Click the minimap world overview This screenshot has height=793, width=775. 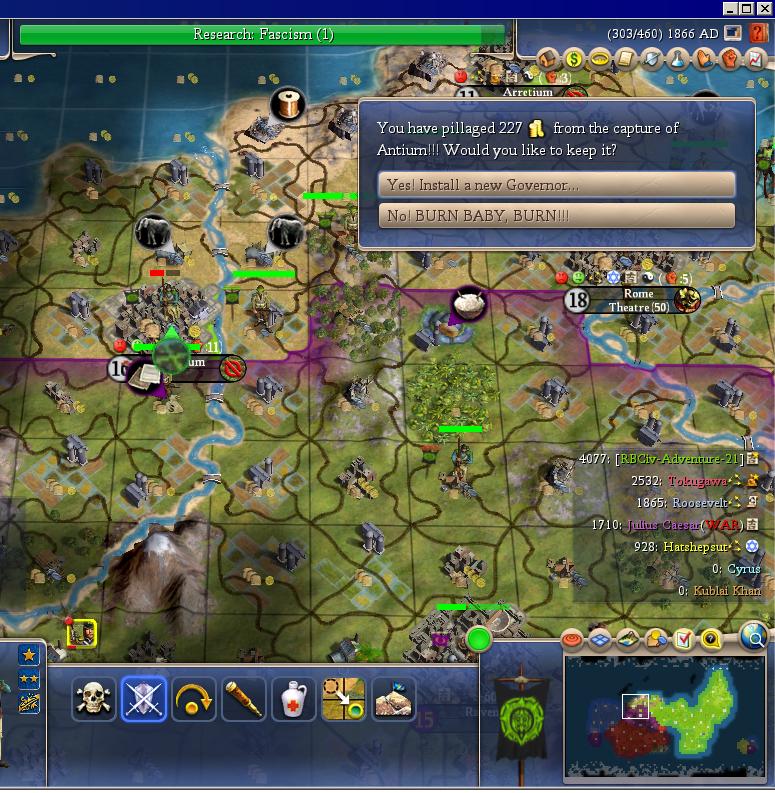click(664, 716)
